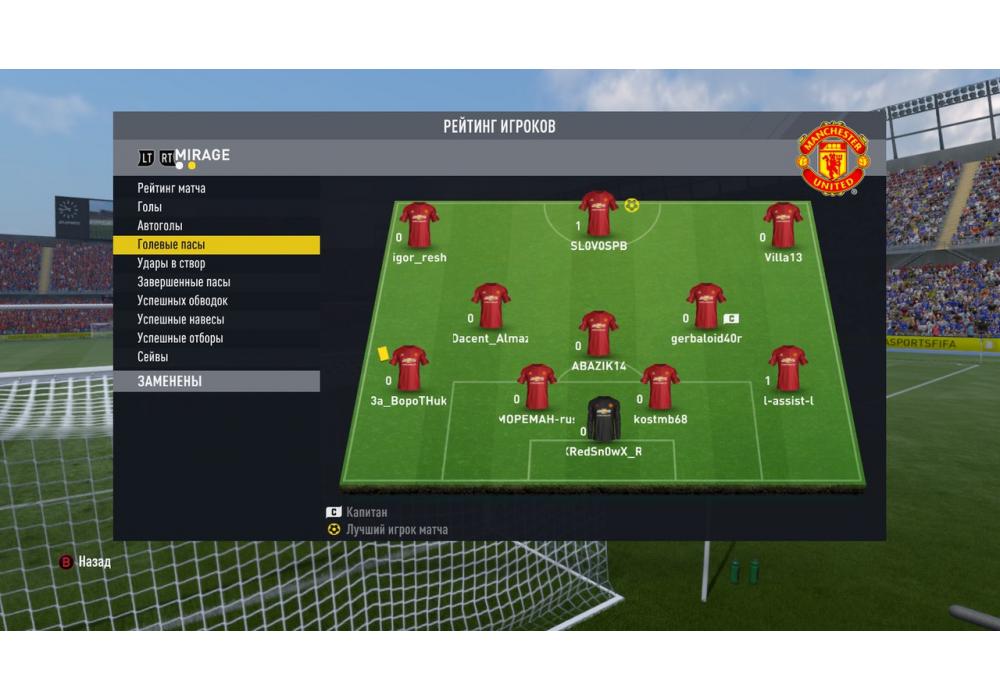Image resolution: width=1000 pixels, height=700 pixels.
Task: Choose the Голы stat entry
Action: click(150, 207)
